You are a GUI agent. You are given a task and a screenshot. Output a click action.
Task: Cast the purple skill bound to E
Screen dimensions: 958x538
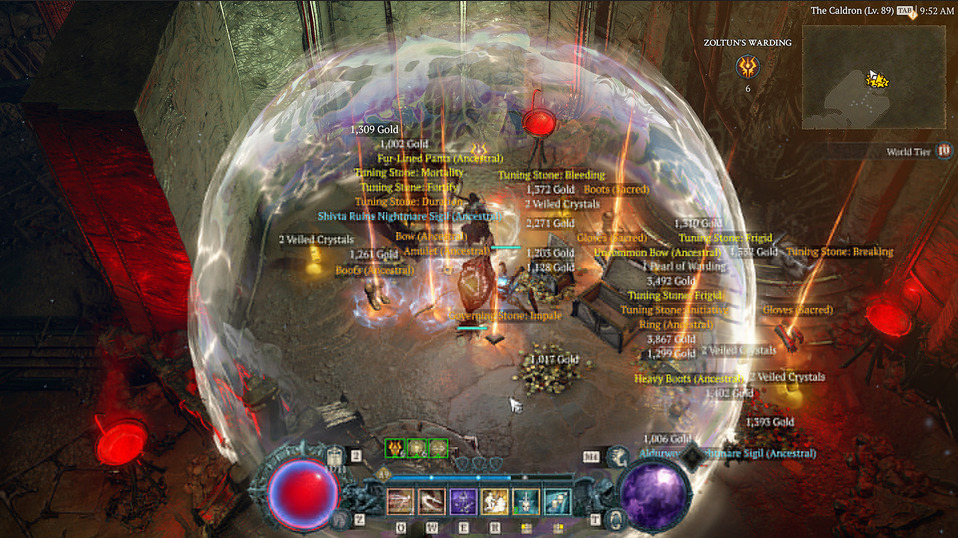[x=463, y=501]
